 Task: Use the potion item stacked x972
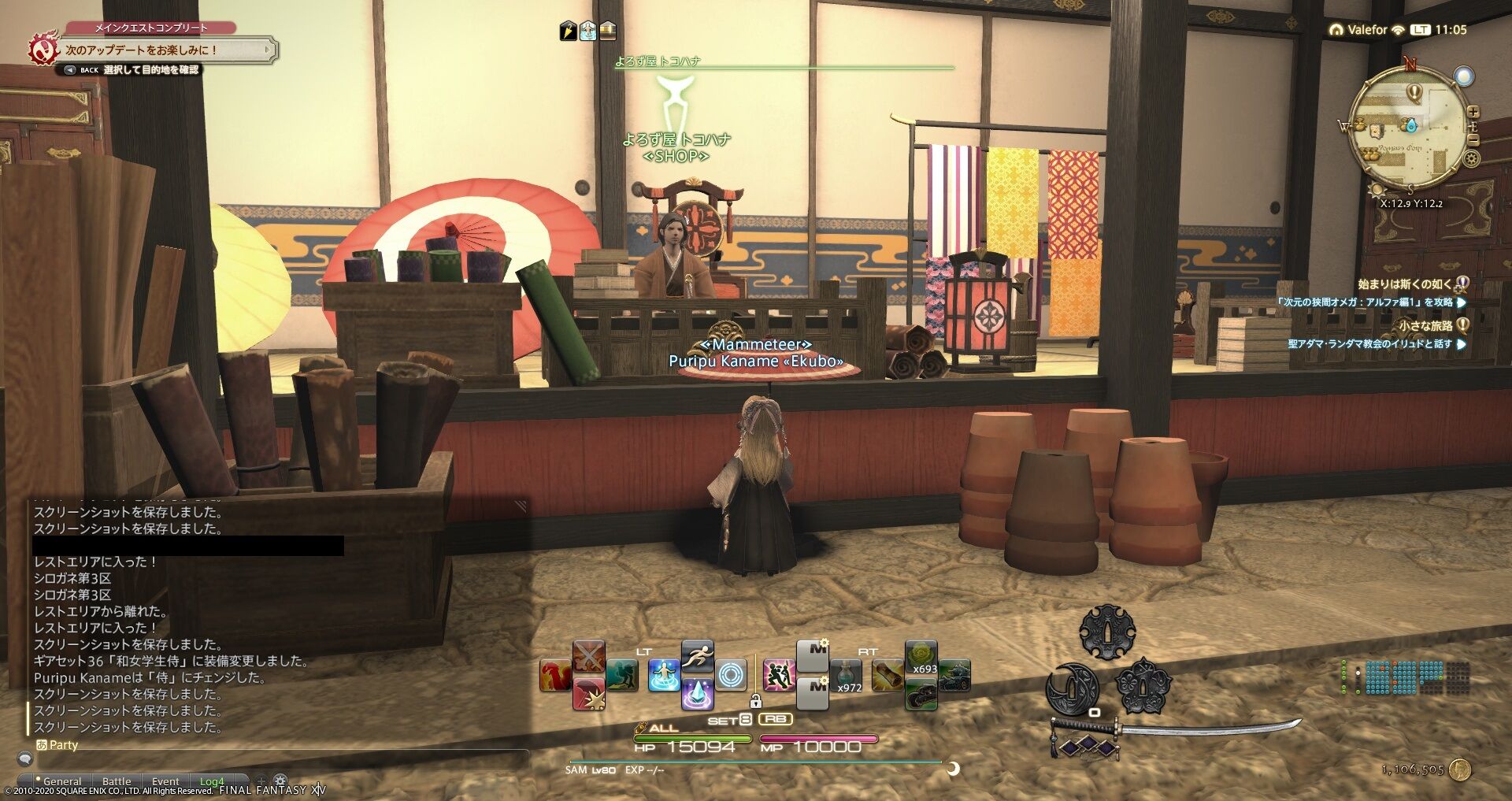point(847,674)
